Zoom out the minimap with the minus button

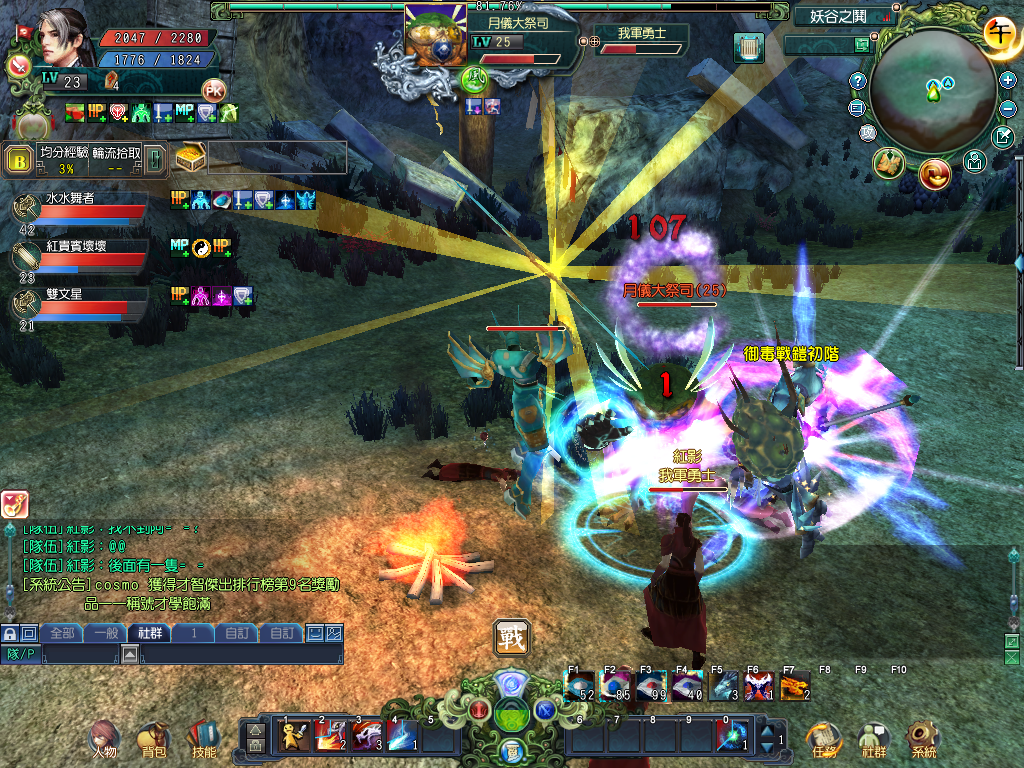point(1007,108)
